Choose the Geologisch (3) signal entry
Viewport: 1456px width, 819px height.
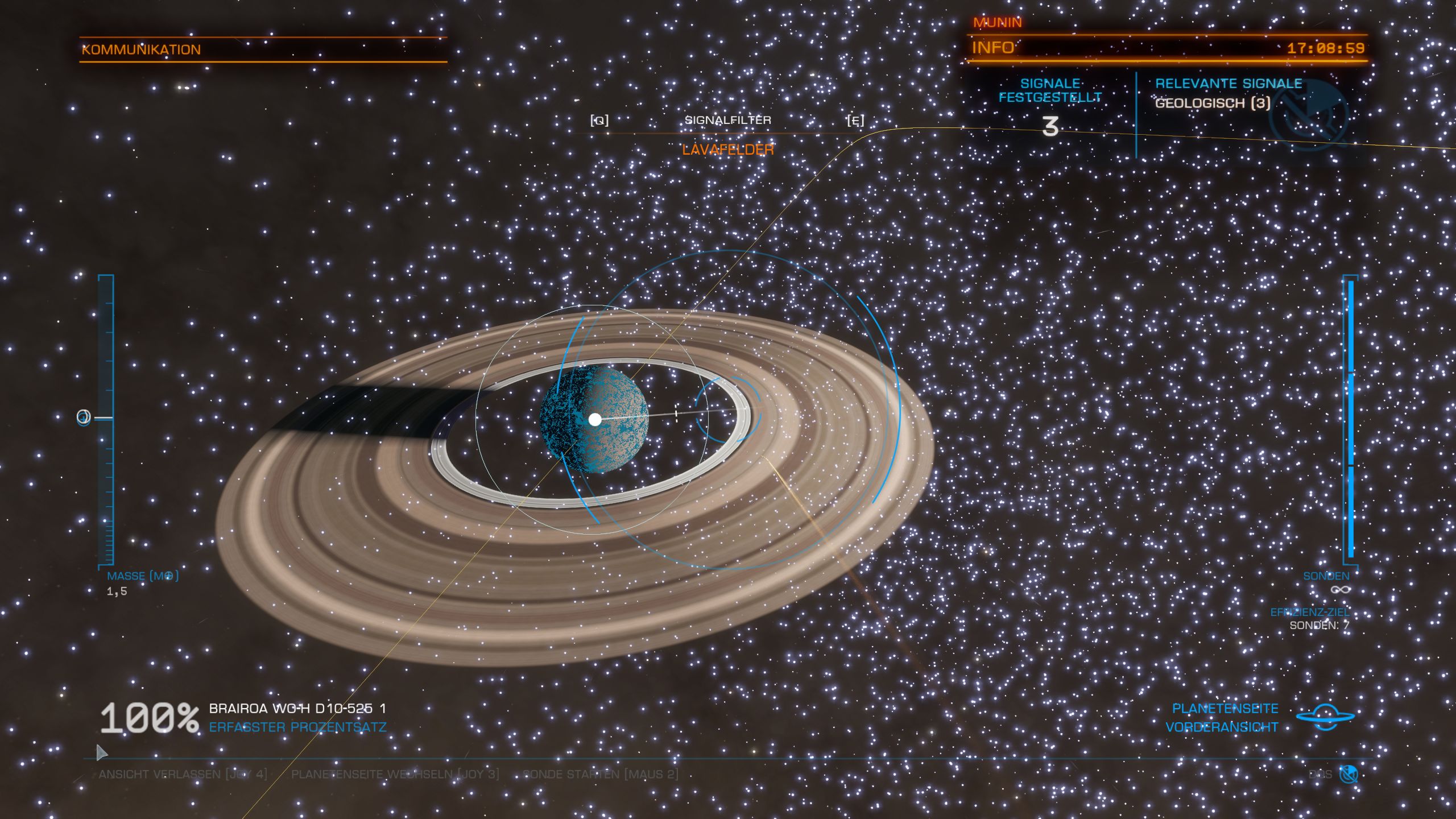tap(1213, 104)
